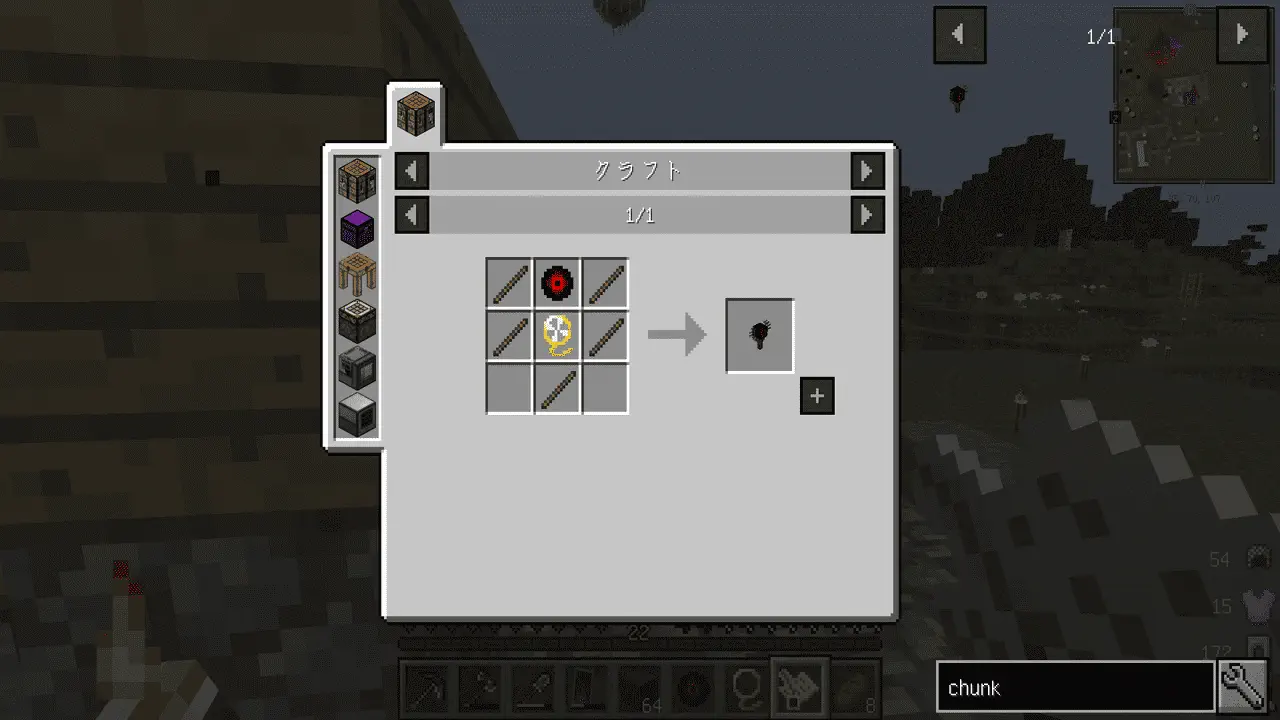
Task: Click the red eye disc ingredient
Action: [557, 283]
